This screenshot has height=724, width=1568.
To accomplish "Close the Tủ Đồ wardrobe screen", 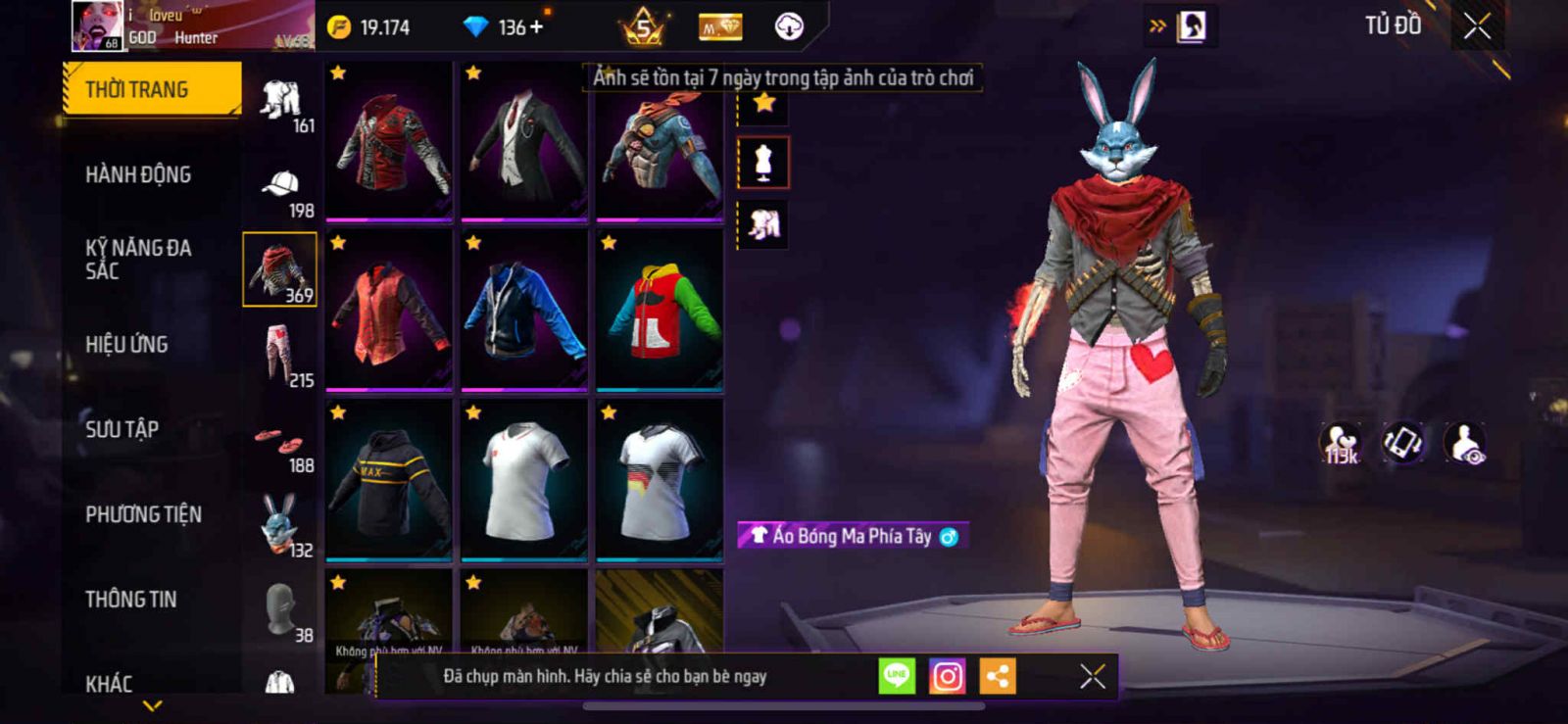I will [1477, 26].
